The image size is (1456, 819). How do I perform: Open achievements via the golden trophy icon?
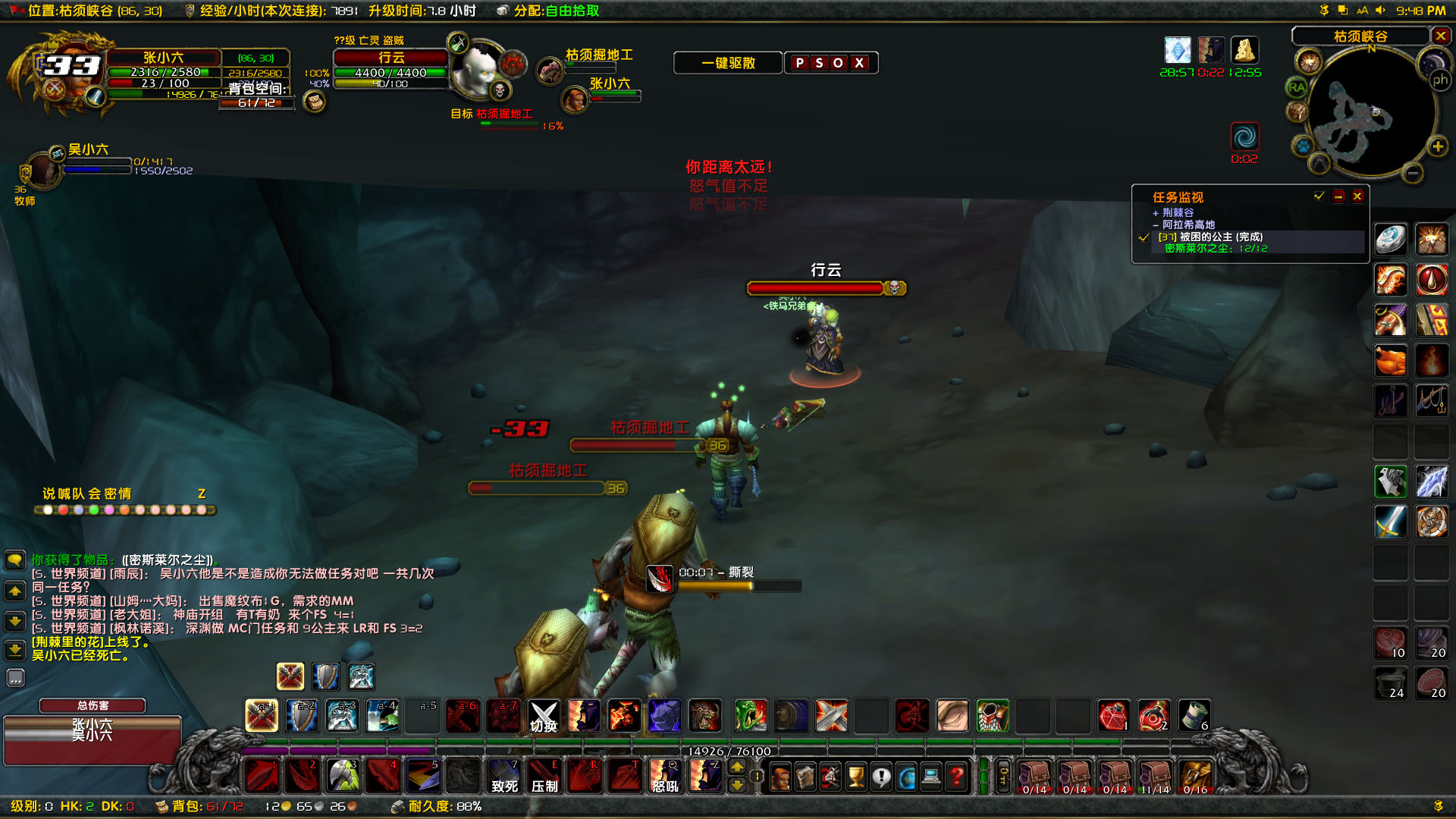click(x=855, y=777)
